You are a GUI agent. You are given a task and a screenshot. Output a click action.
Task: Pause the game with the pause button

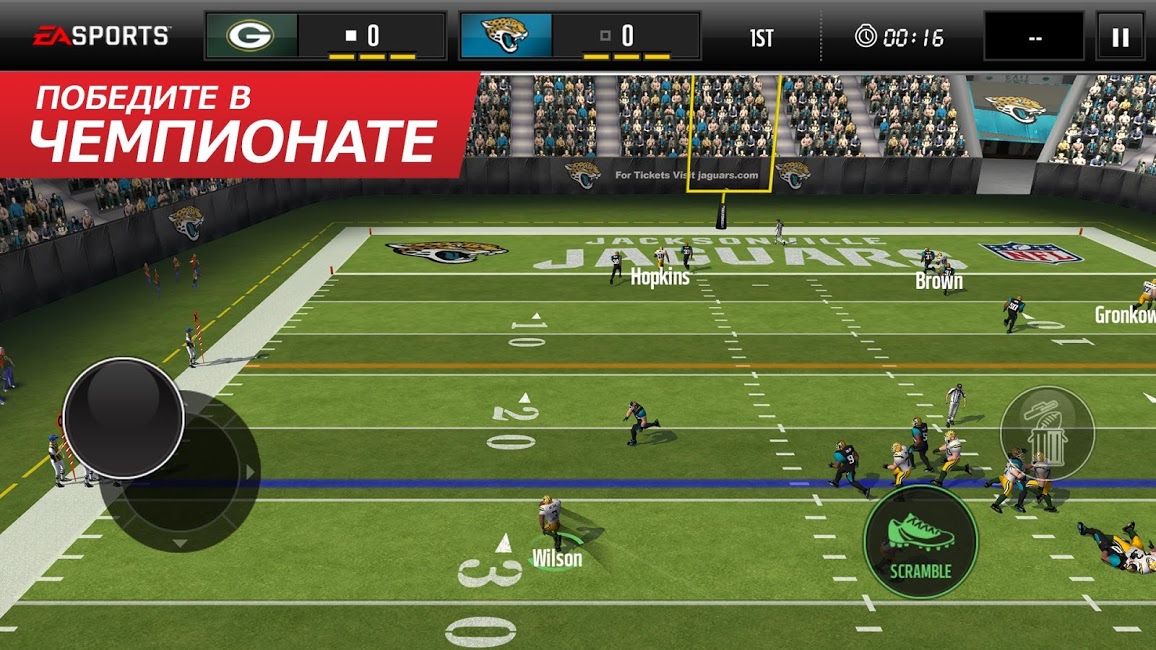pos(1120,37)
